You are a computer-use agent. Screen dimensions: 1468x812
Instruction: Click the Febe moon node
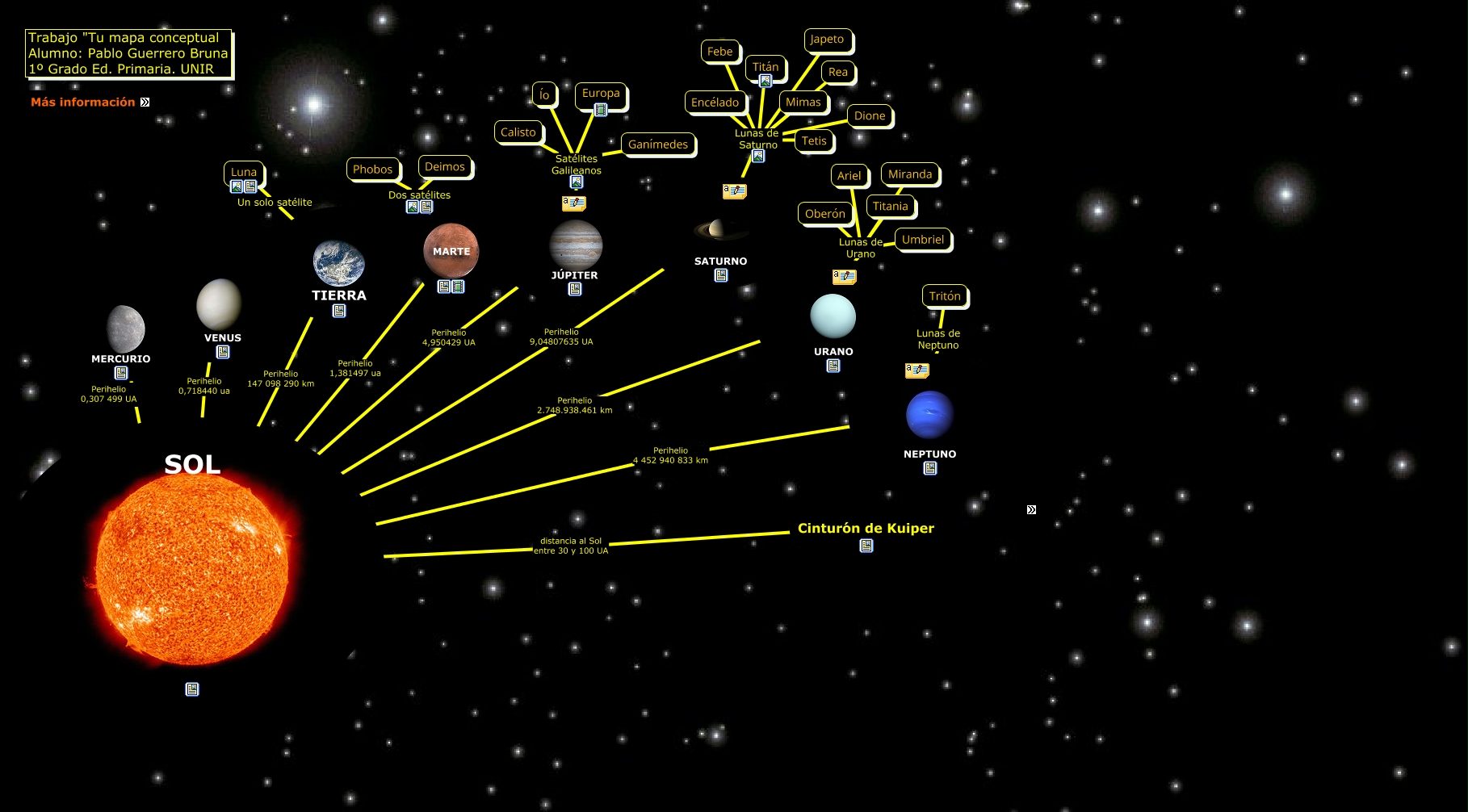tap(719, 52)
